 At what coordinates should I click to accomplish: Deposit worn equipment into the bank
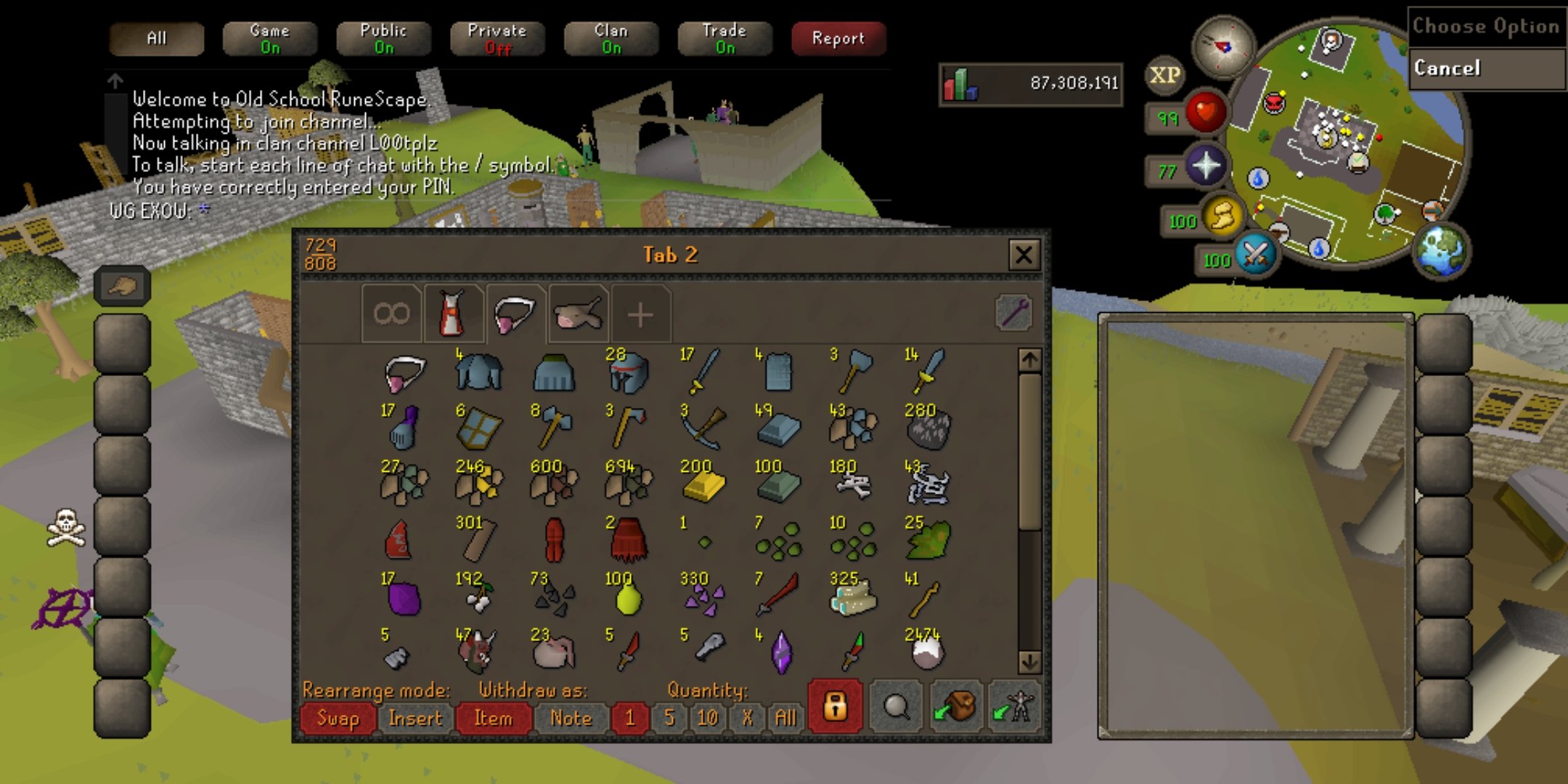[x=1015, y=706]
